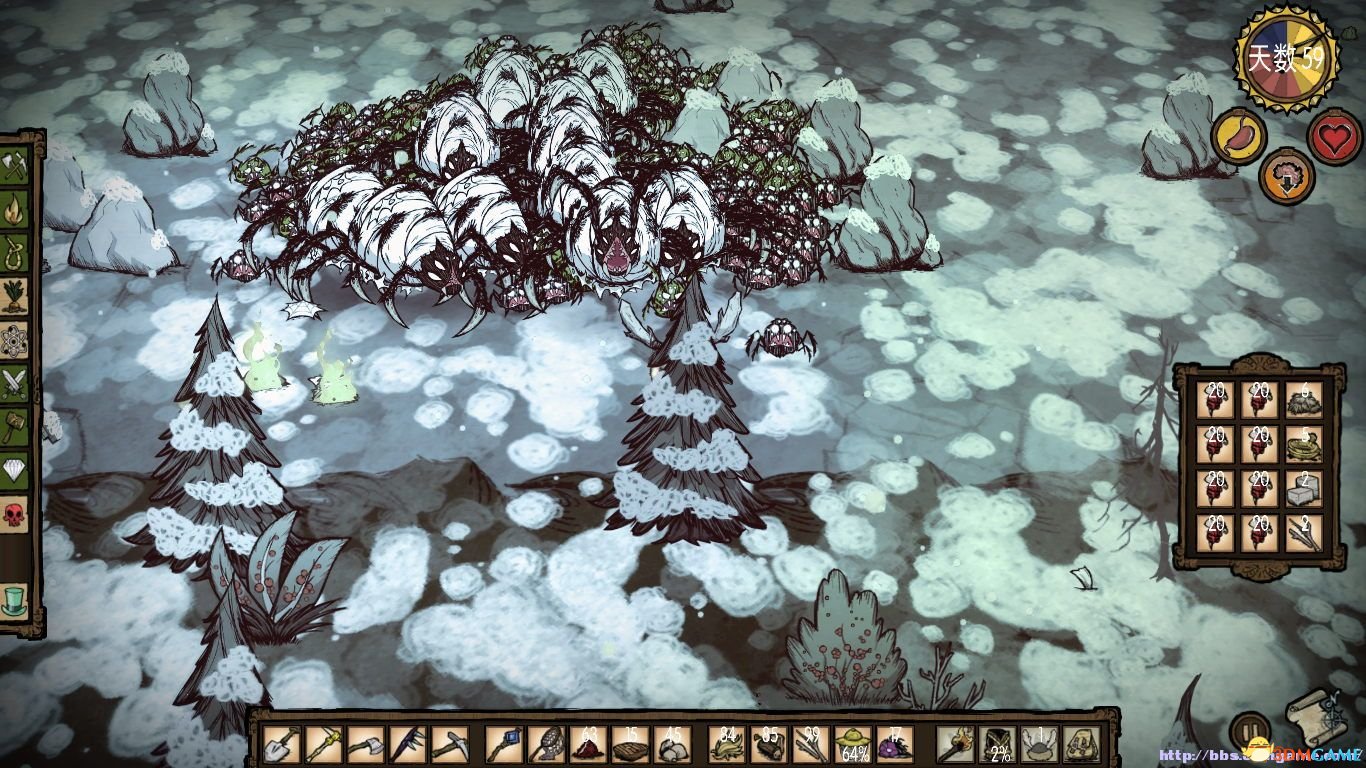1366x768 pixels.
Task: Open the Fight crossed-swords crafting tab
Action: tap(15, 383)
